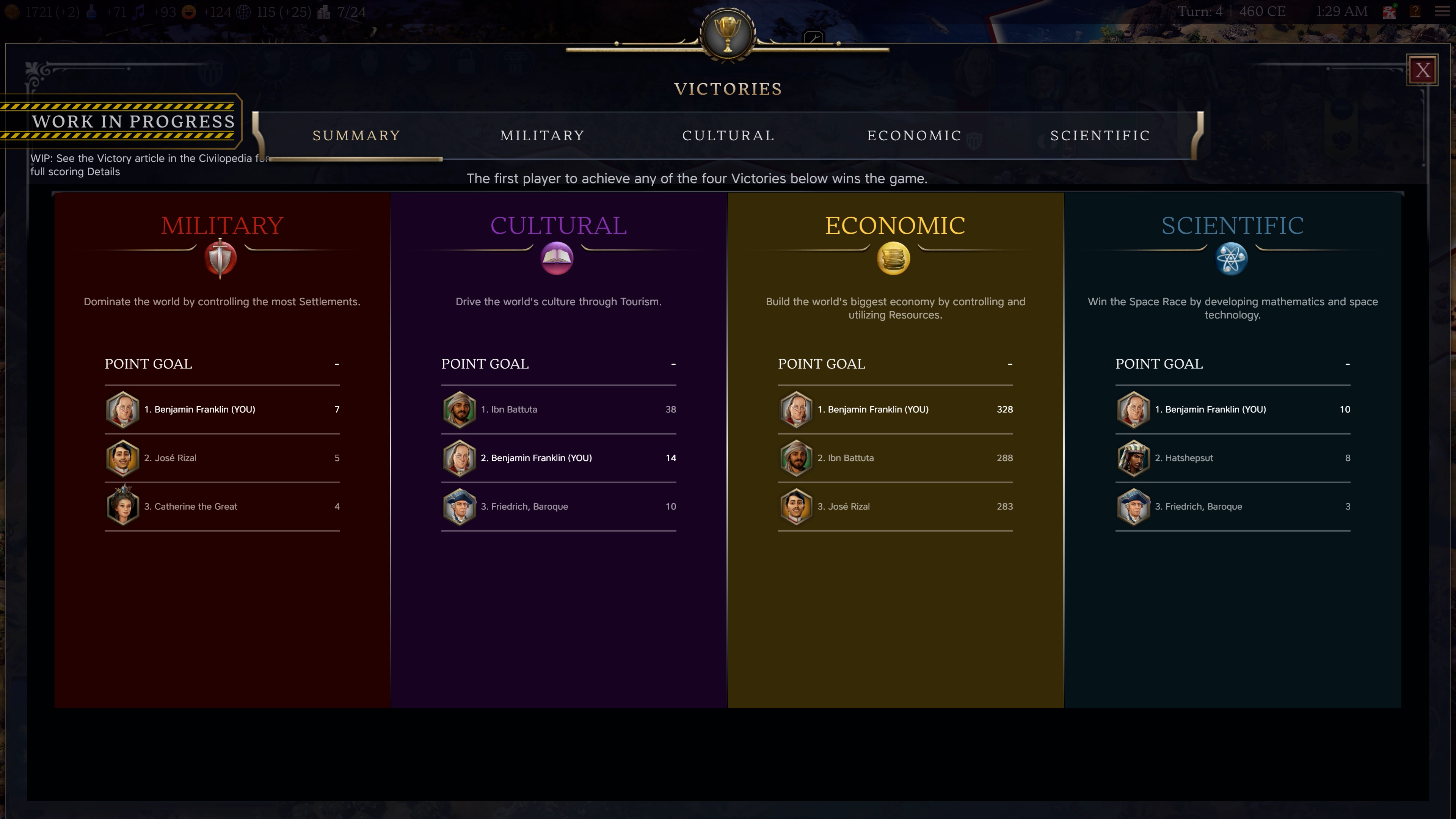Select Benjamin Franklin in Economic standings
Viewport: 1456px width, 819px height.
tap(895, 409)
